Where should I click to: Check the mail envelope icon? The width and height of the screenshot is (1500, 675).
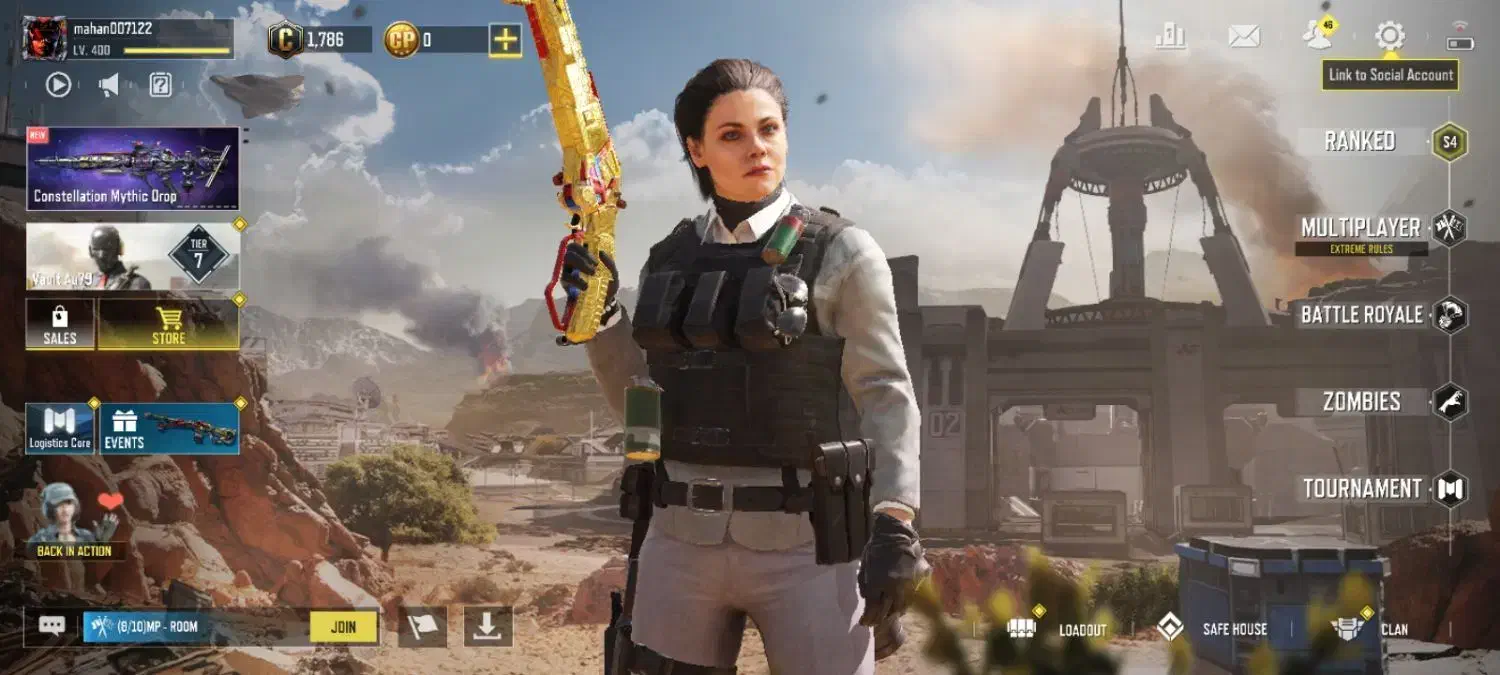click(x=1244, y=37)
